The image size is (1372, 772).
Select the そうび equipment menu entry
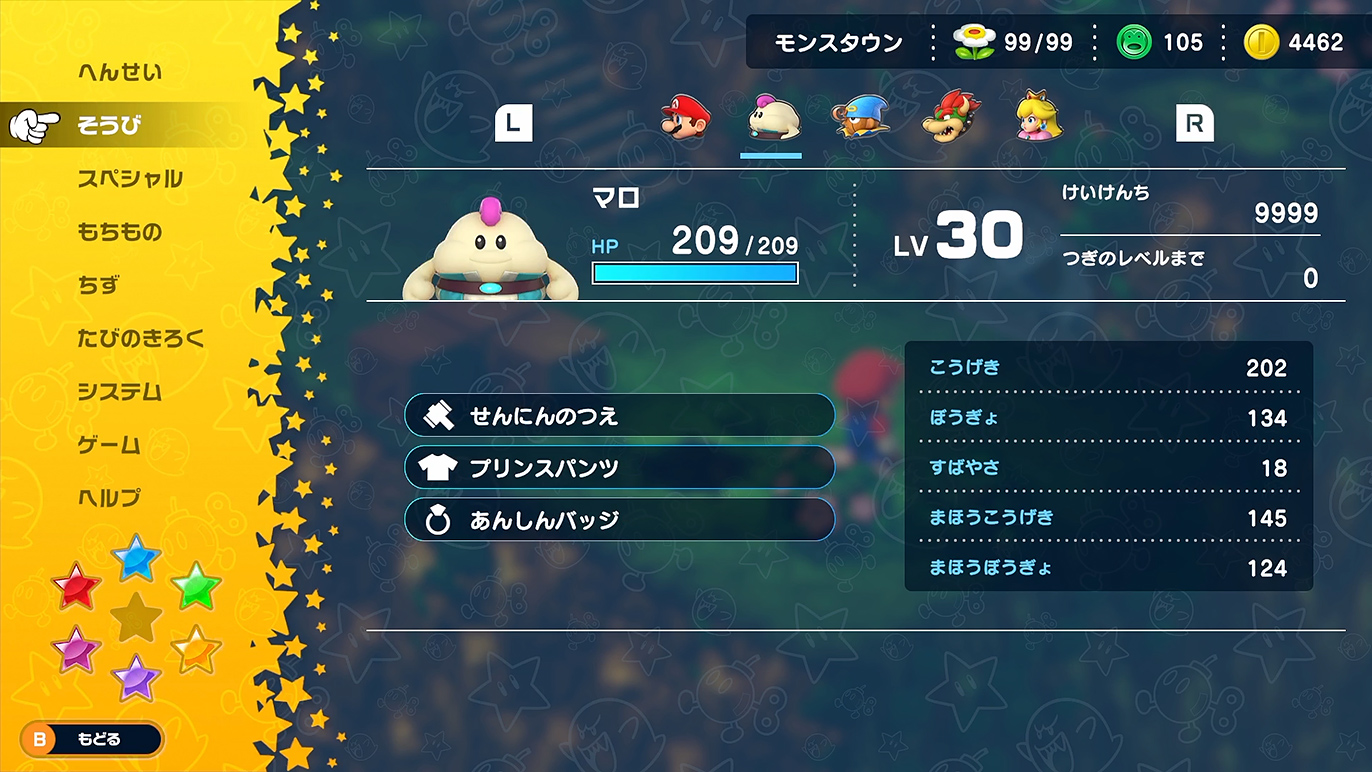(110, 125)
